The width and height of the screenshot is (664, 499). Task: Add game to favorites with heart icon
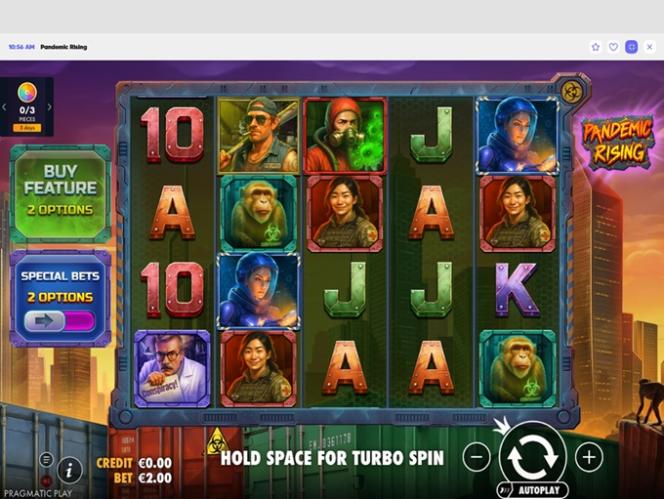(x=613, y=47)
